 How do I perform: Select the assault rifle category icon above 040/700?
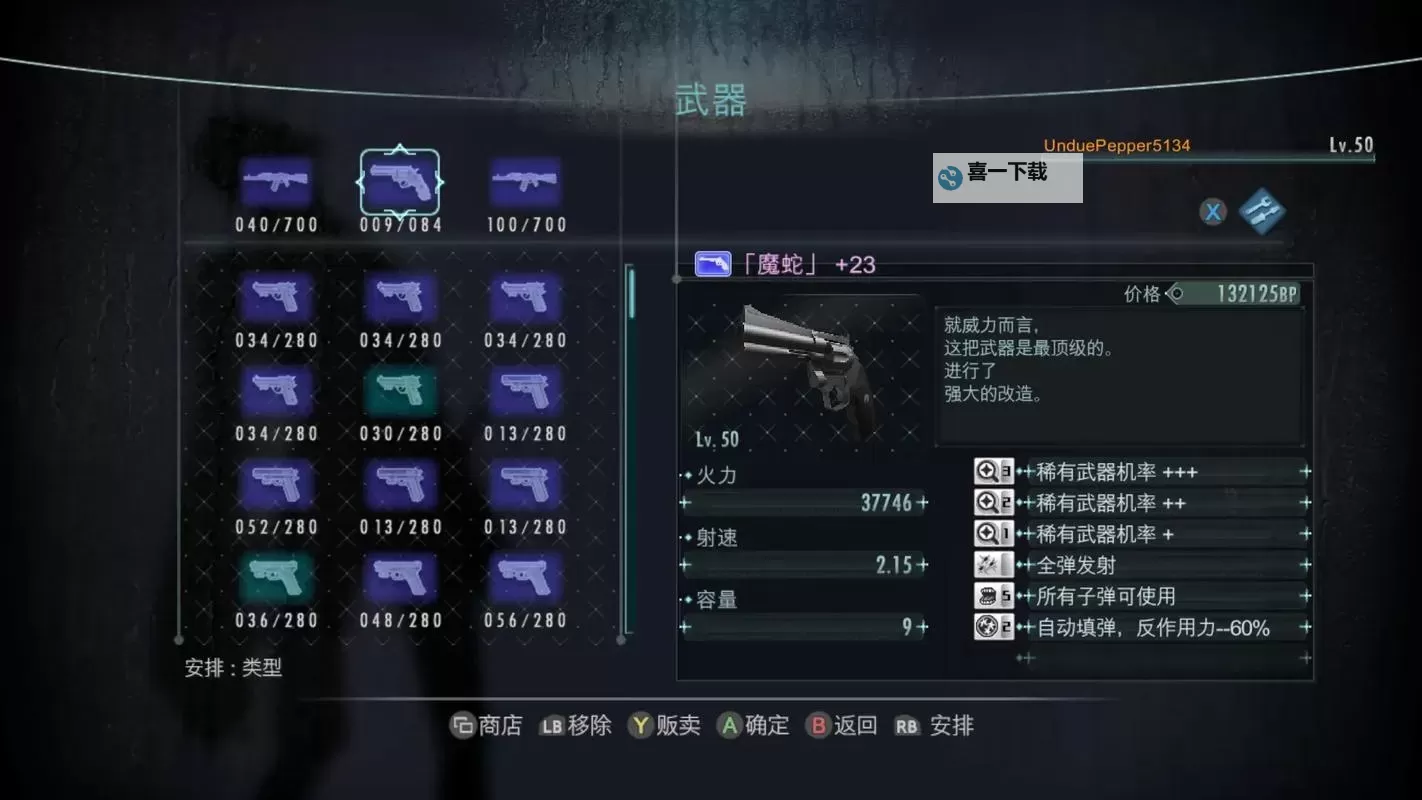coord(276,182)
